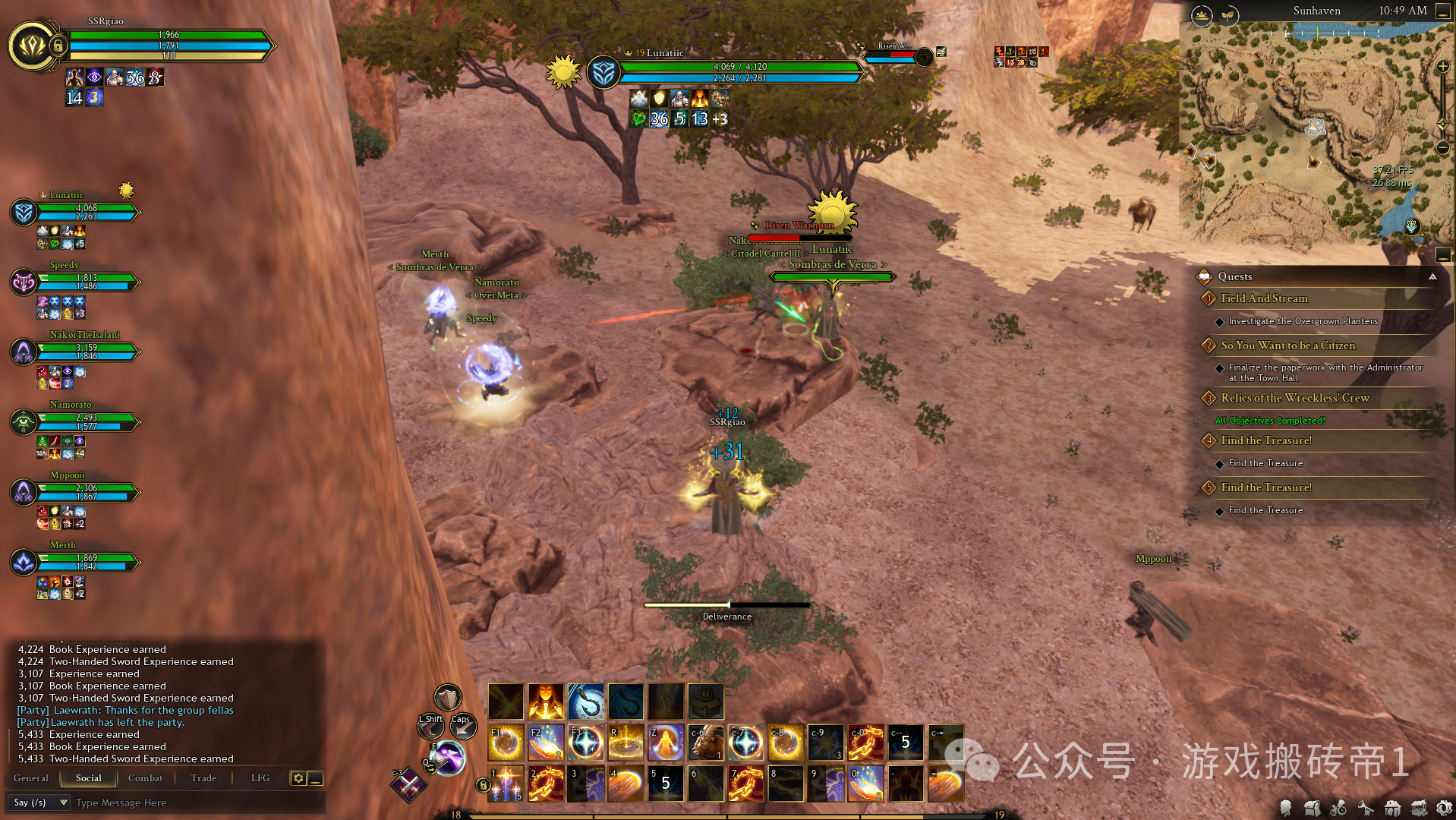Activate the ram mount ability
1456x820 pixels.
coord(706,743)
